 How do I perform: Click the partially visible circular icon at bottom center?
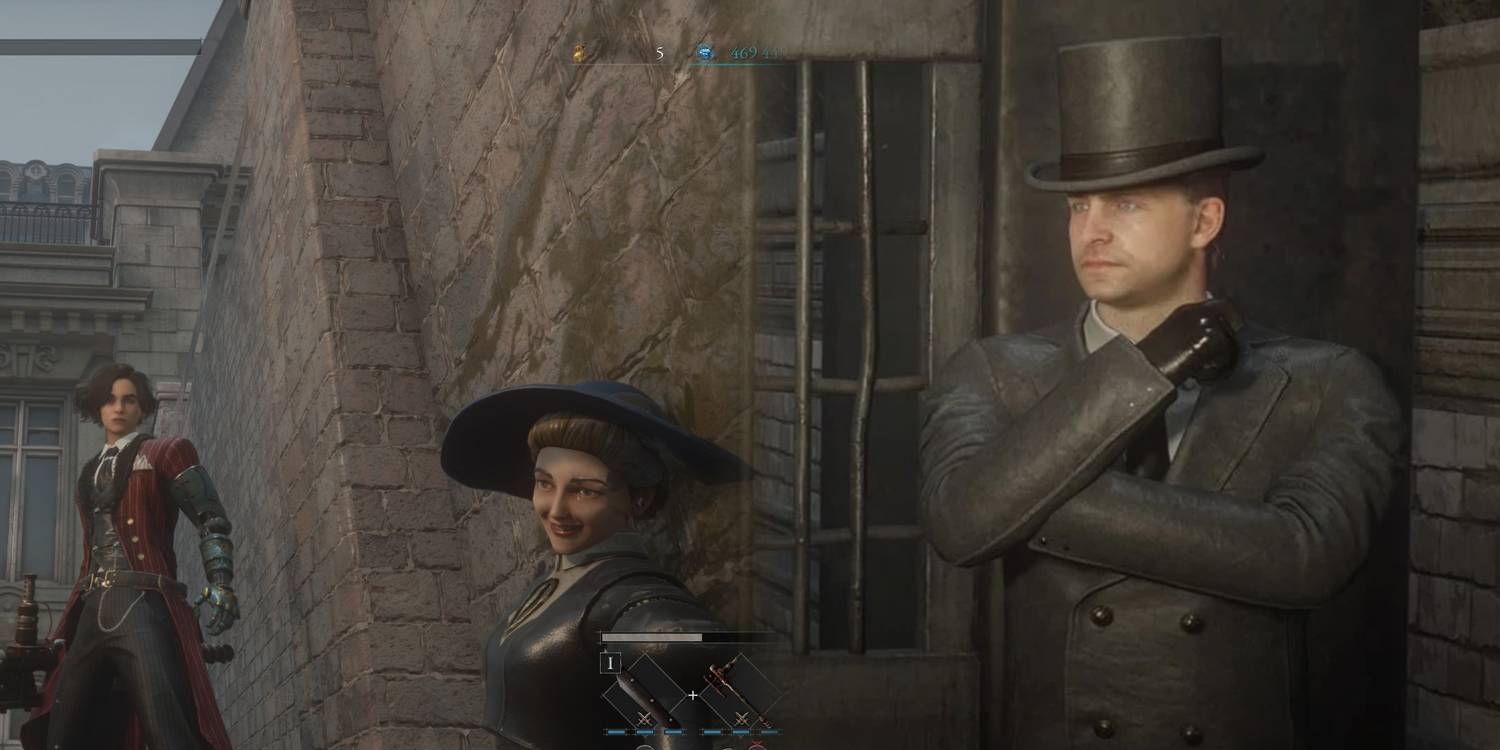click(645, 747)
